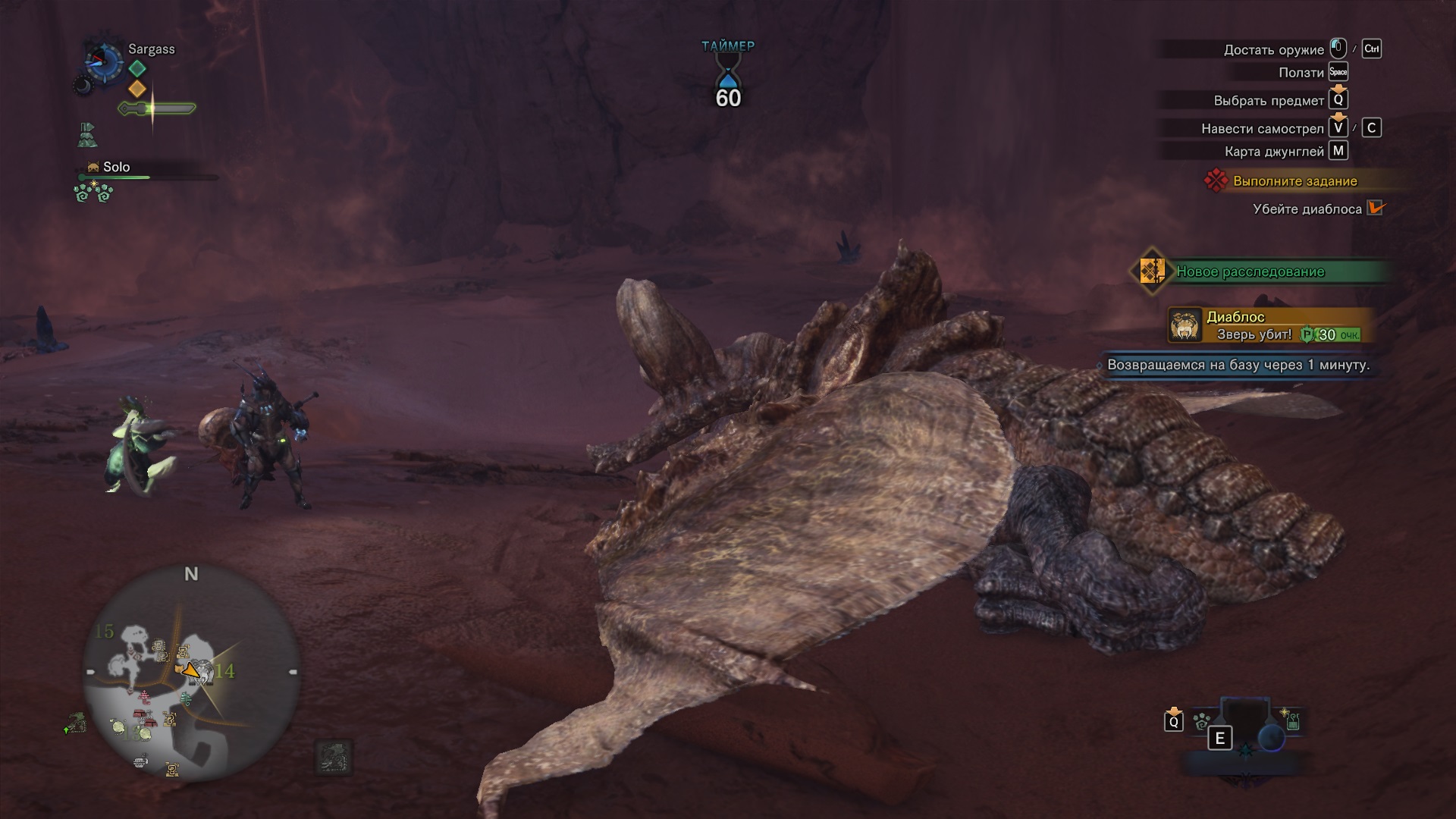Open the circular minimap
Screen dimensions: 1456x819
click(191, 673)
